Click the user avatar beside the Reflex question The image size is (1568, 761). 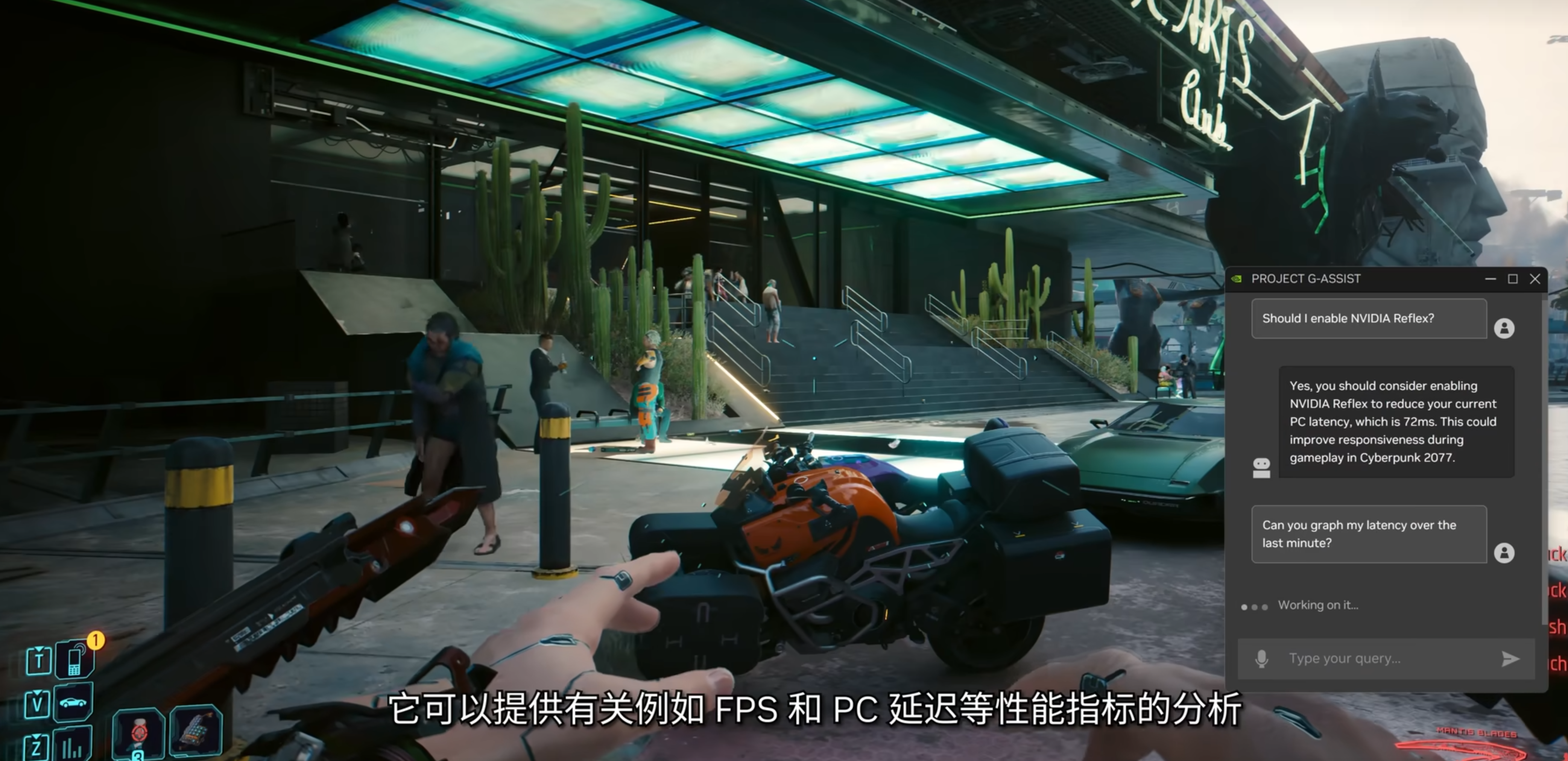coord(1505,329)
